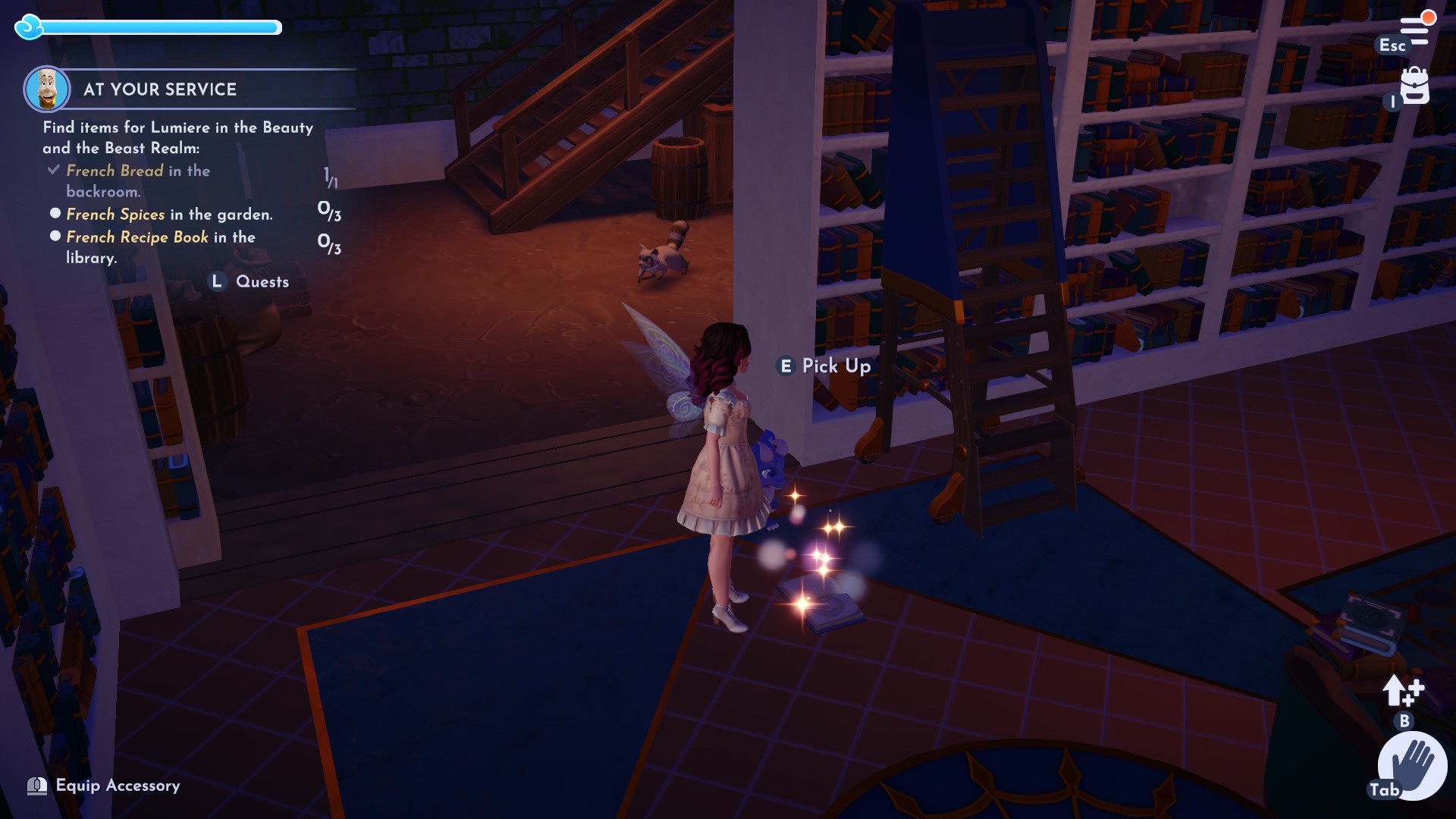
Task: Click the I key badge beside the backpack
Action: tap(1393, 103)
